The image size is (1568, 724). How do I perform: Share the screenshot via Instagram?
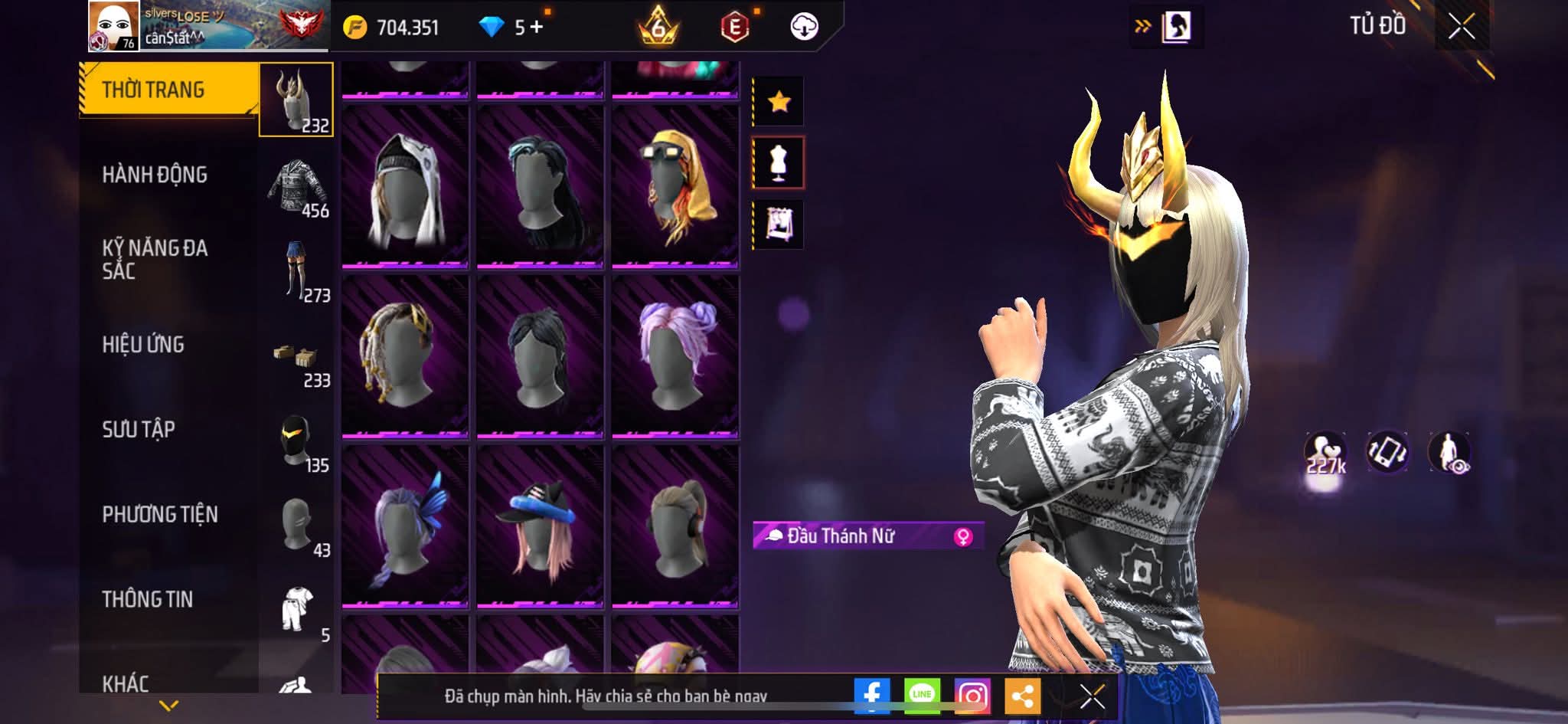[972, 695]
